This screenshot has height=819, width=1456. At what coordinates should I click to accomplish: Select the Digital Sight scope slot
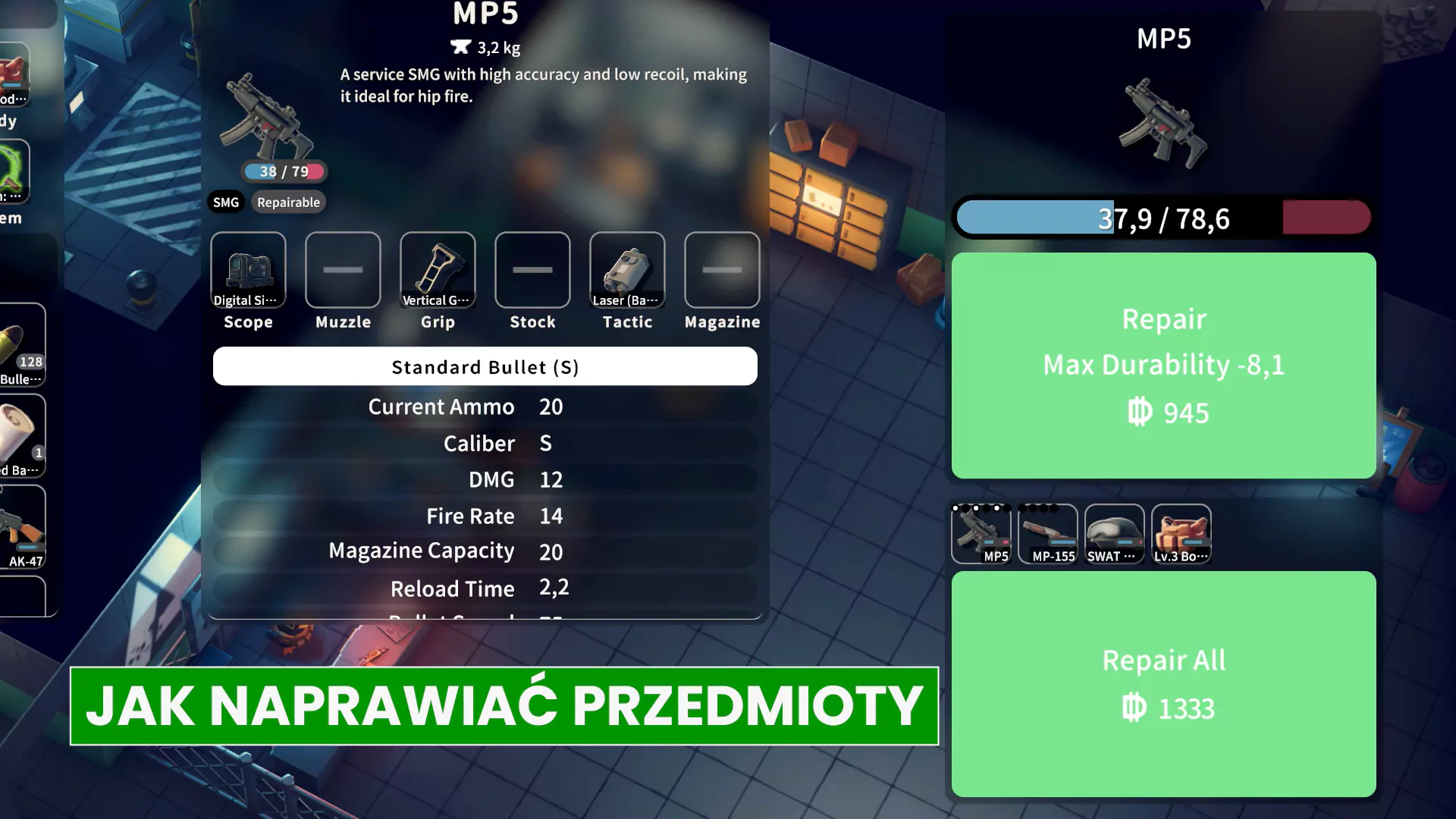(x=248, y=271)
